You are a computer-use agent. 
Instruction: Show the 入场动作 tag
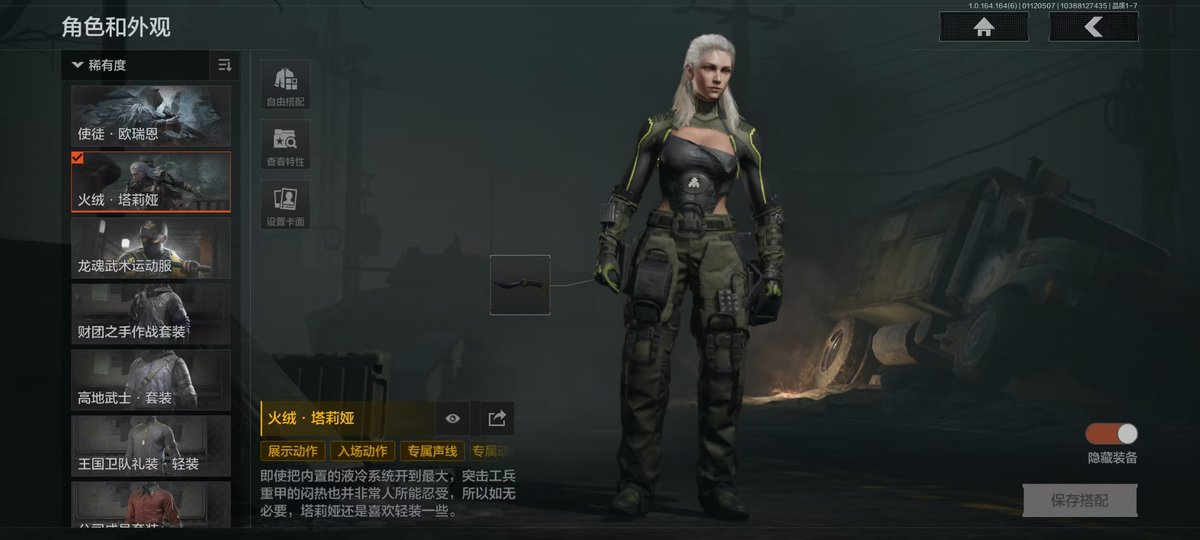coord(362,452)
